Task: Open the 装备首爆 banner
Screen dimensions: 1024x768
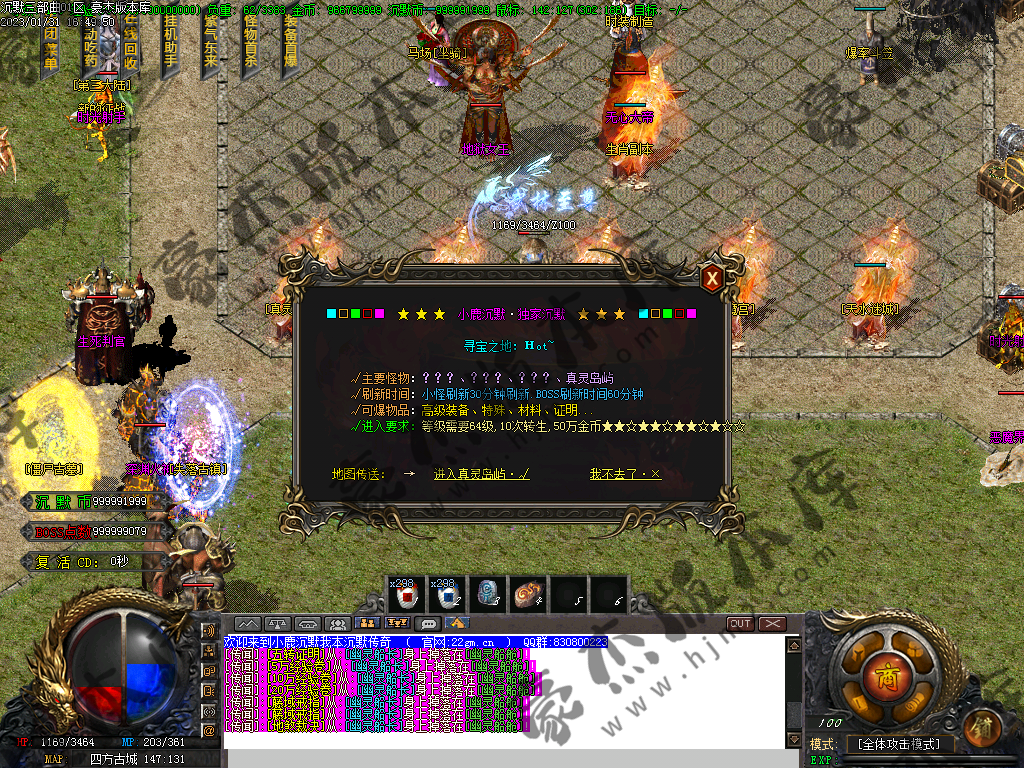Action: point(290,45)
